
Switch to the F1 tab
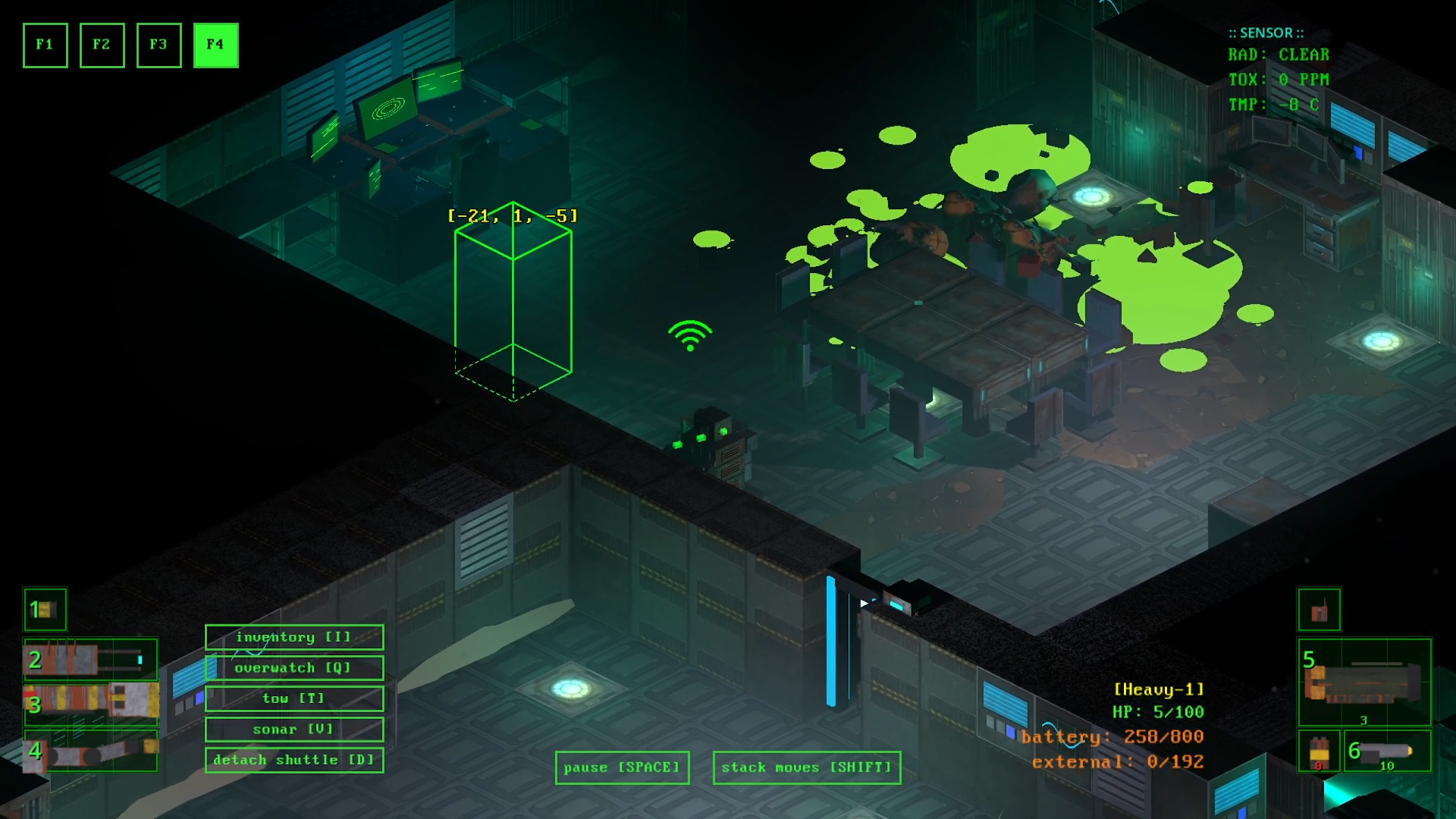45,45
